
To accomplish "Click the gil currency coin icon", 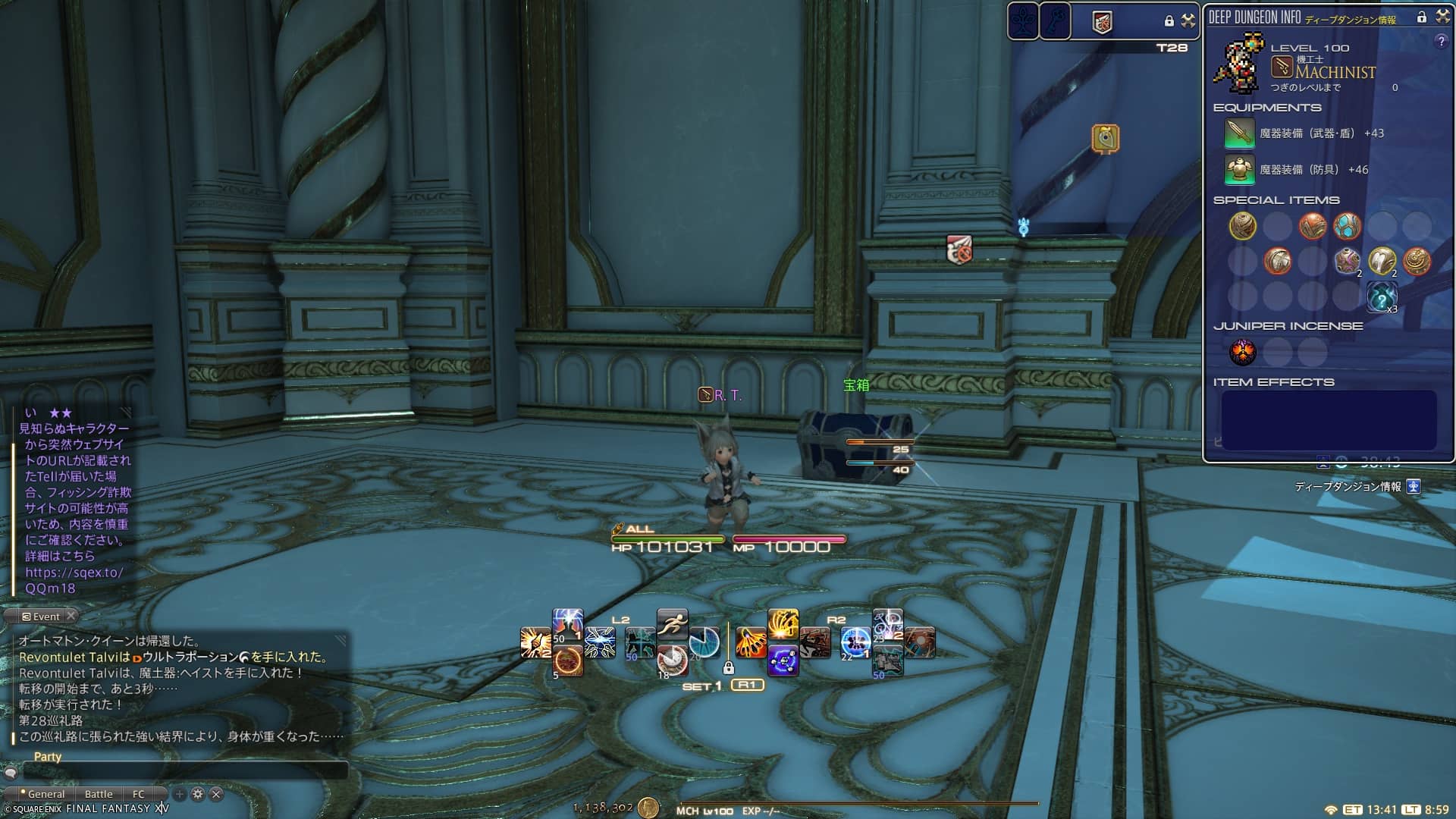I will tap(648, 808).
